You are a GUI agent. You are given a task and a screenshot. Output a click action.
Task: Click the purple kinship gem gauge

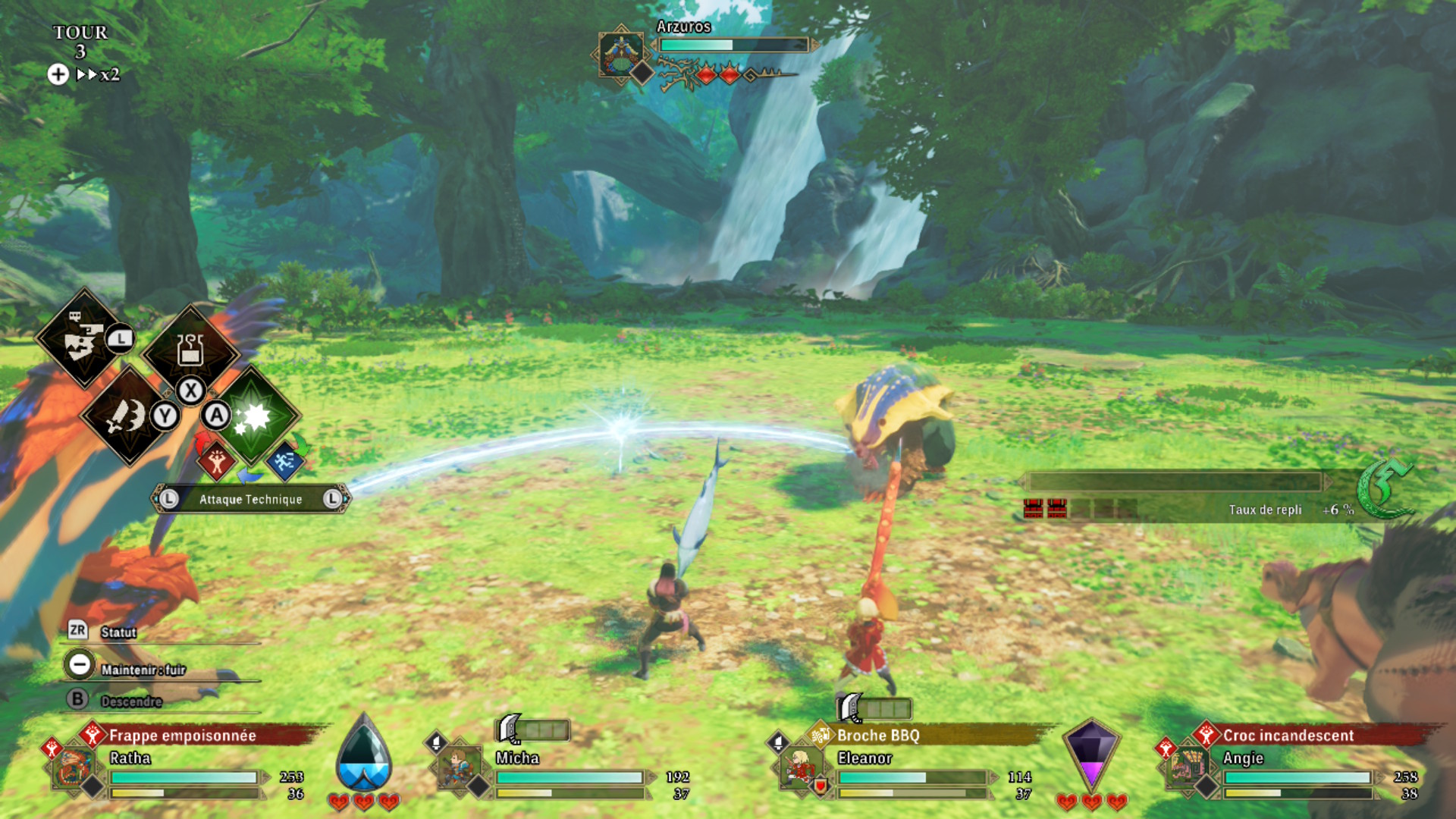point(1091,755)
